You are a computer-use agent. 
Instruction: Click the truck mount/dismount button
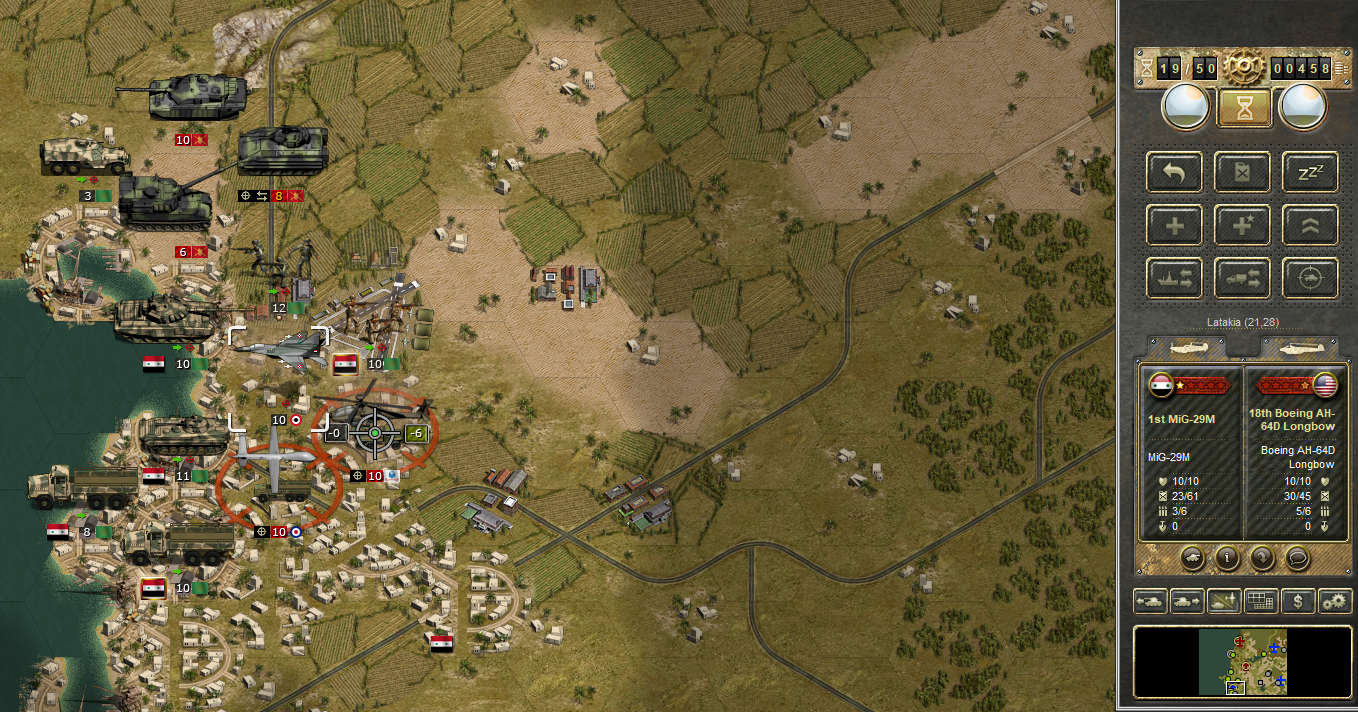tap(1243, 278)
